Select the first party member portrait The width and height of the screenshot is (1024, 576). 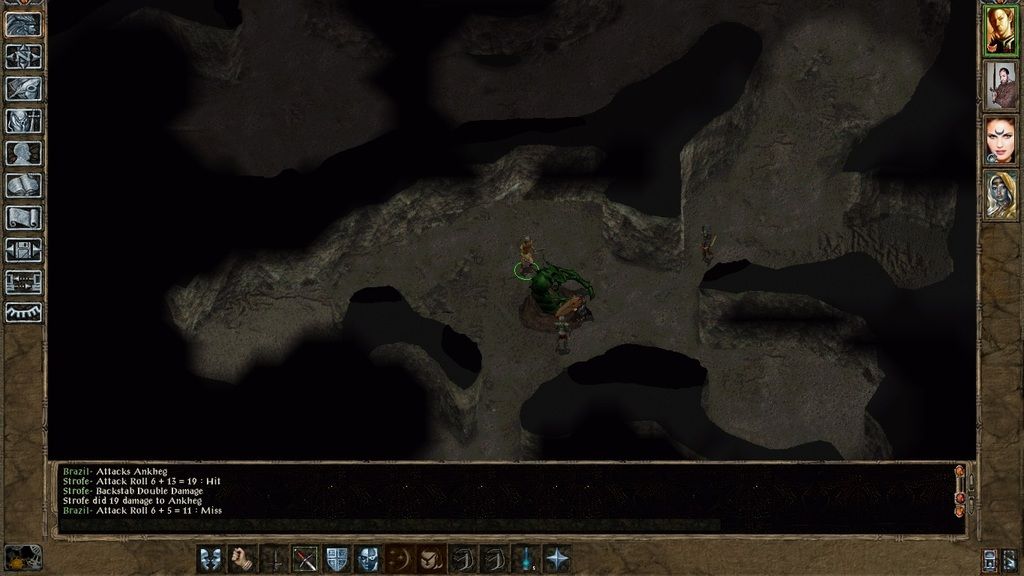point(1000,30)
